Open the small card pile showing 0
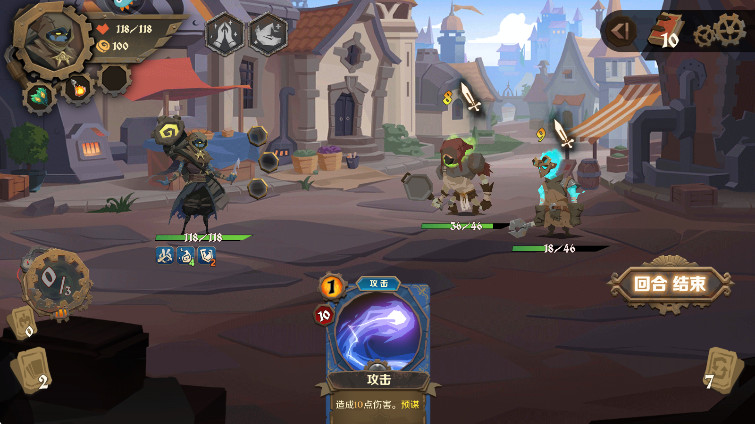This screenshot has width=755, height=424. coord(22,322)
